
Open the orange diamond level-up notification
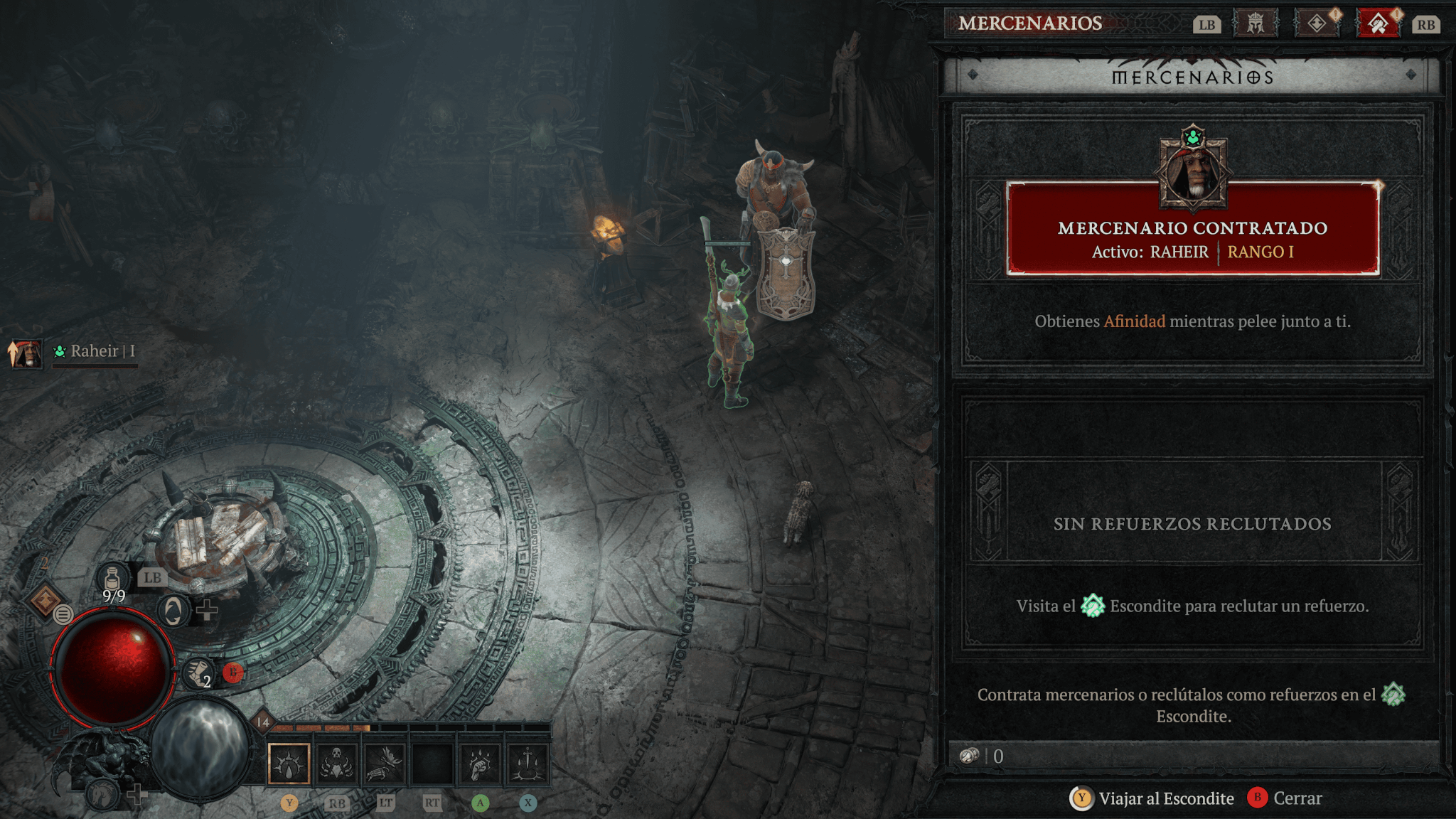(45, 601)
